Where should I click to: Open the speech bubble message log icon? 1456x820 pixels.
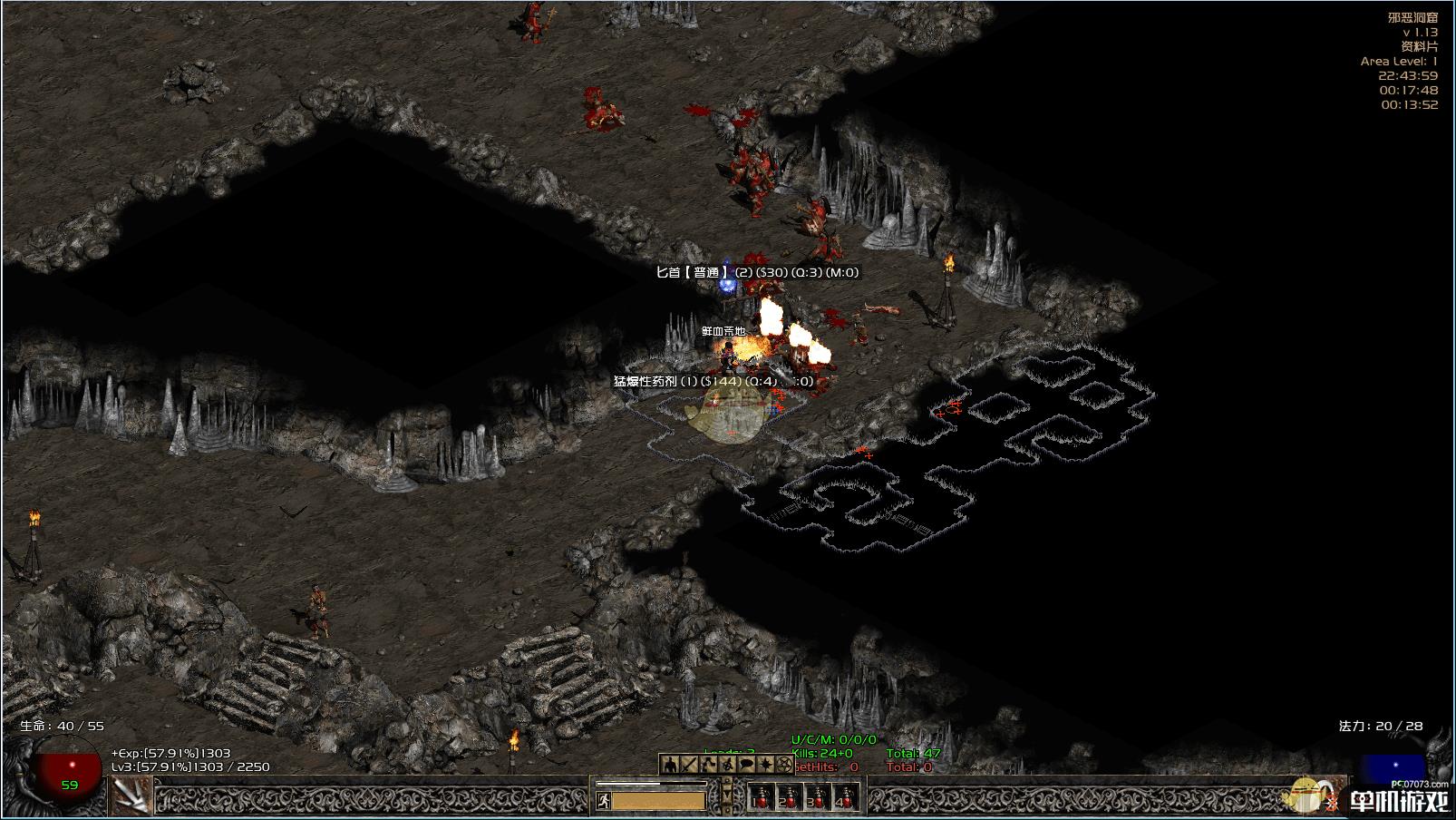(746, 764)
